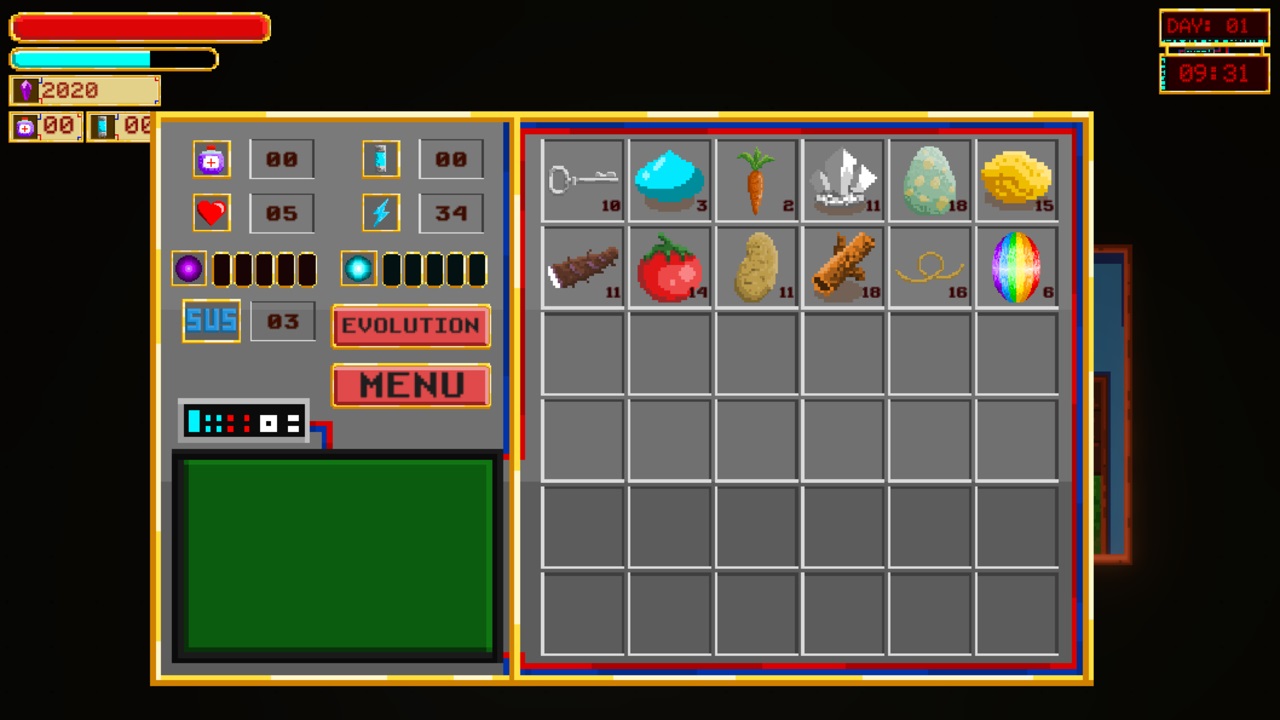Image resolution: width=1280 pixels, height=720 pixels.
Task: Toggle the SUS status indicator
Action: [x=211, y=321]
